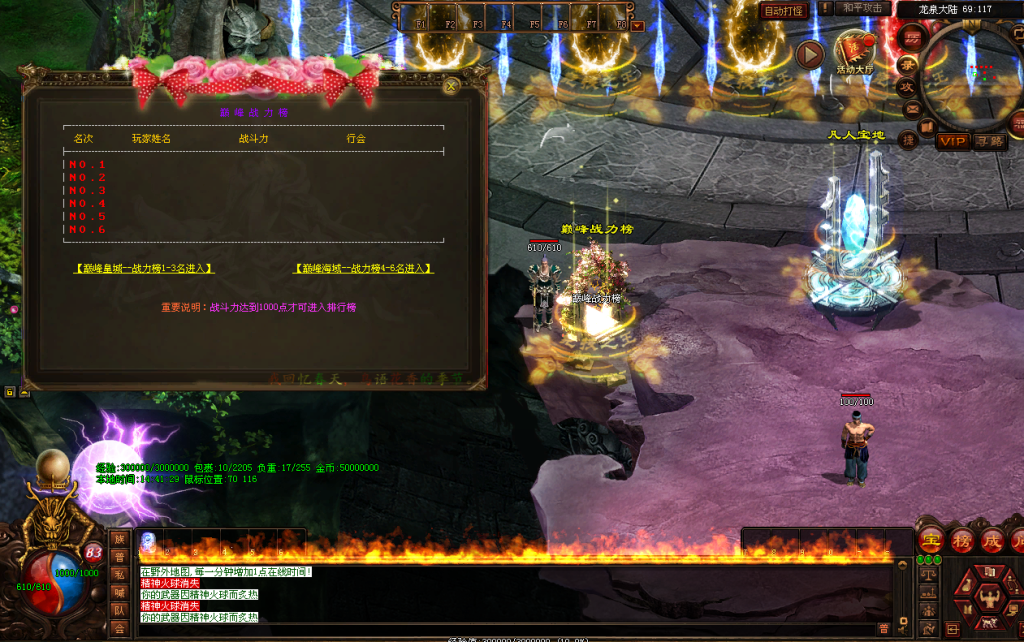This screenshot has height=642, width=1024.
Task: Open the trade scales icon
Action: (x=927, y=575)
